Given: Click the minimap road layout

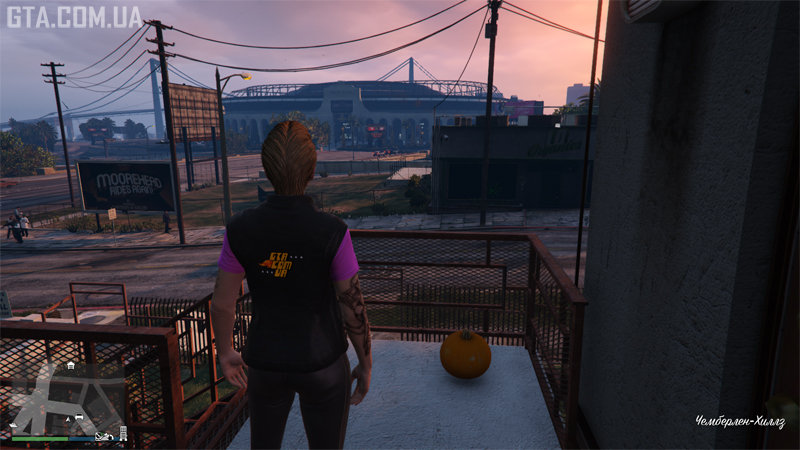Looking at the screenshot, I should (x=42, y=401).
